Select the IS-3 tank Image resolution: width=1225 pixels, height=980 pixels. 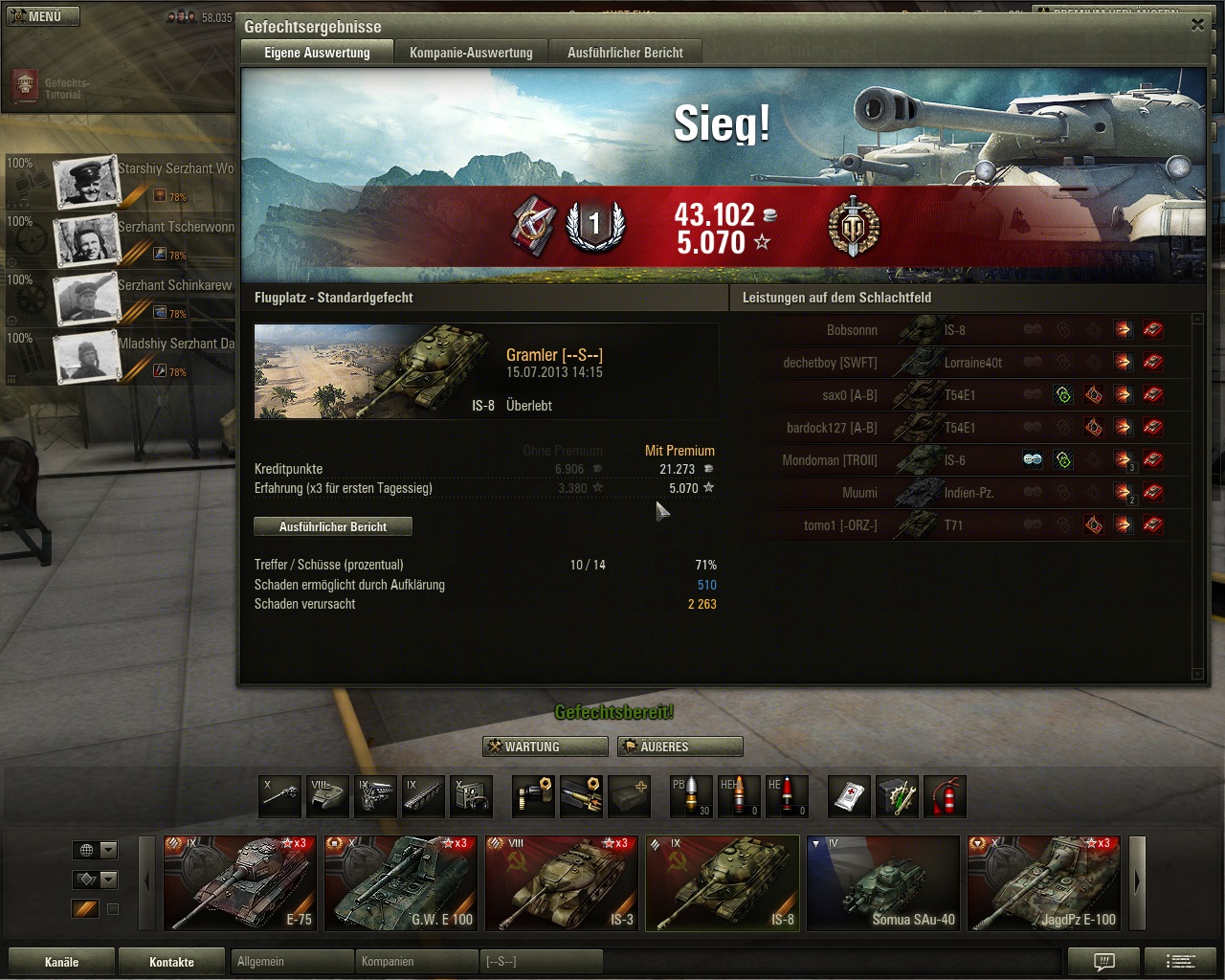tap(561, 882)
